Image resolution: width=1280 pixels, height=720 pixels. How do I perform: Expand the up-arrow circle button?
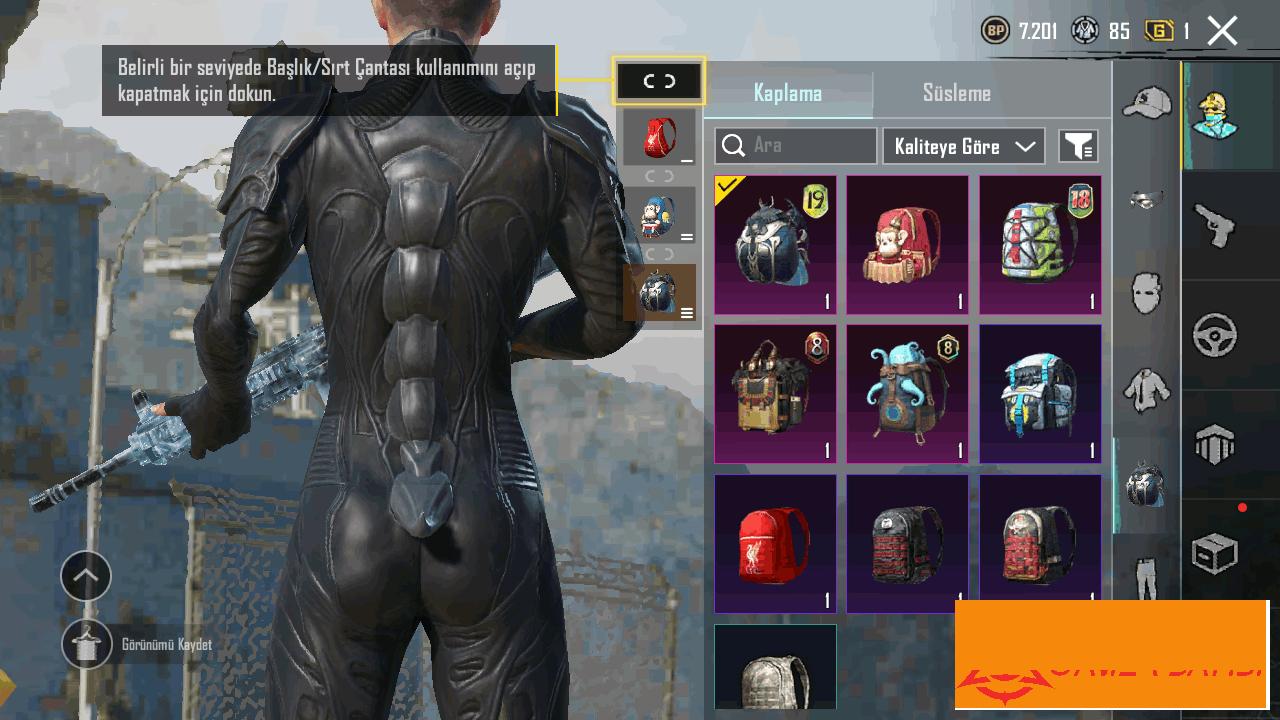click(86, 576)
